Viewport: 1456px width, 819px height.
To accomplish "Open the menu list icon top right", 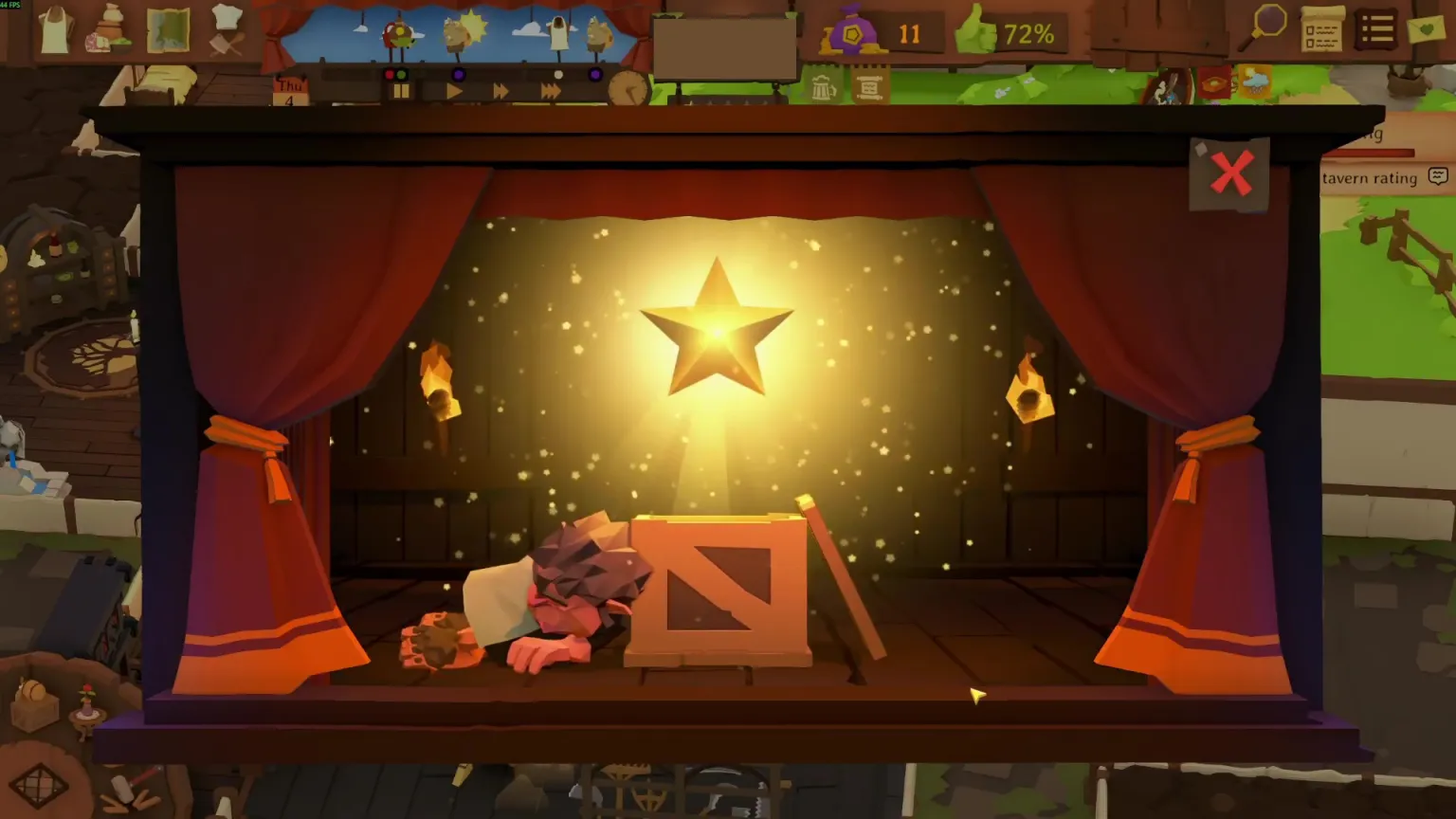I will [x=1376, y=28].
